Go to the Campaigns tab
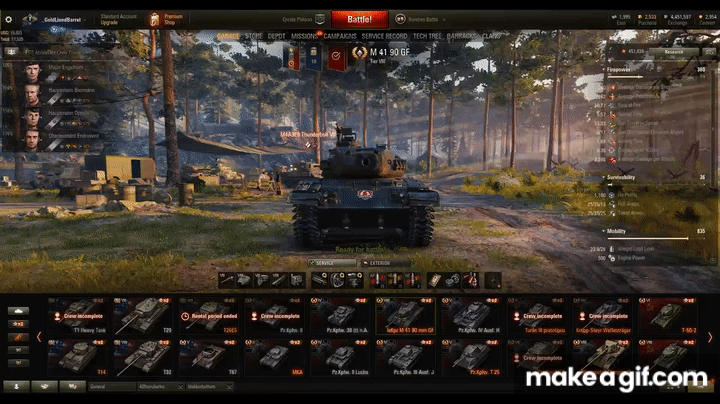The height and width of the screenshot is (404, 720). [340, 36]
